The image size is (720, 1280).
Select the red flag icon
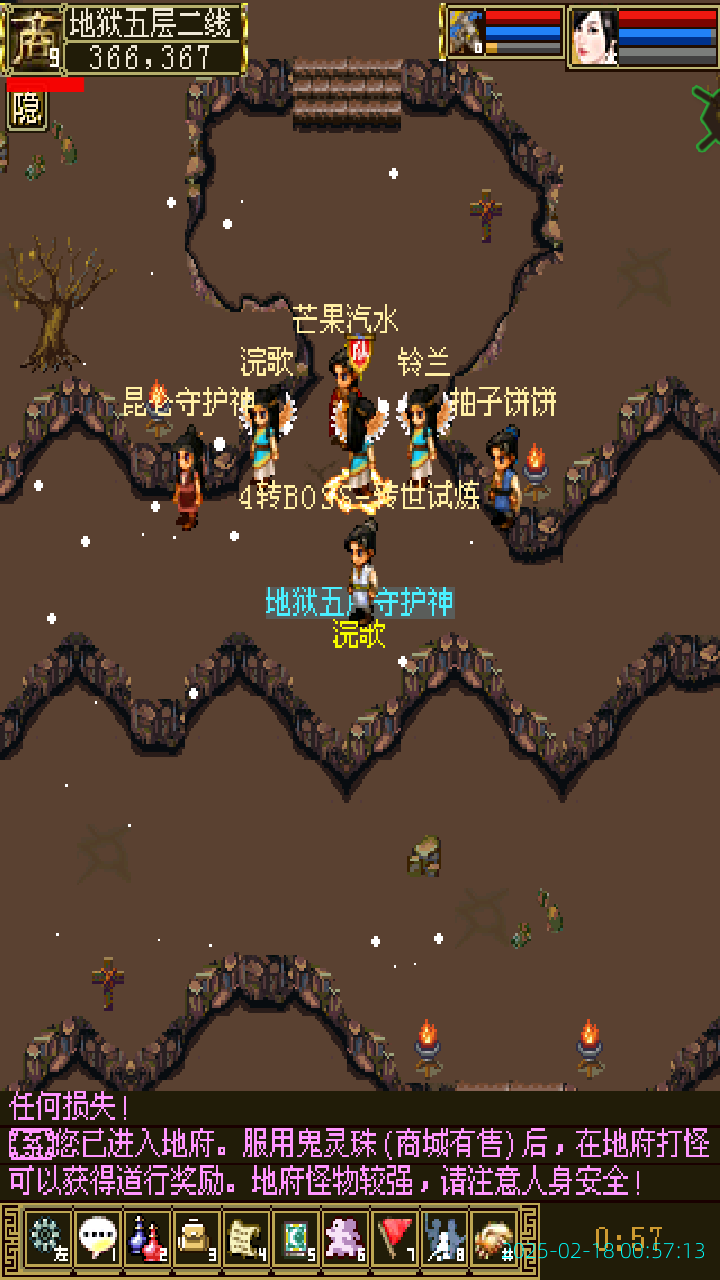(396, 1237)
